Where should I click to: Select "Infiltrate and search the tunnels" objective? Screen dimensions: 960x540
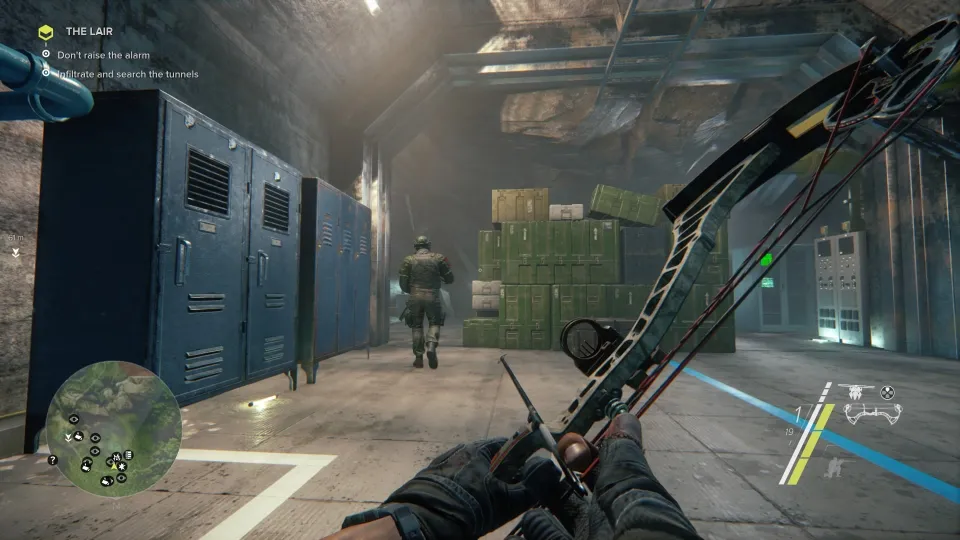click(127, 74)
